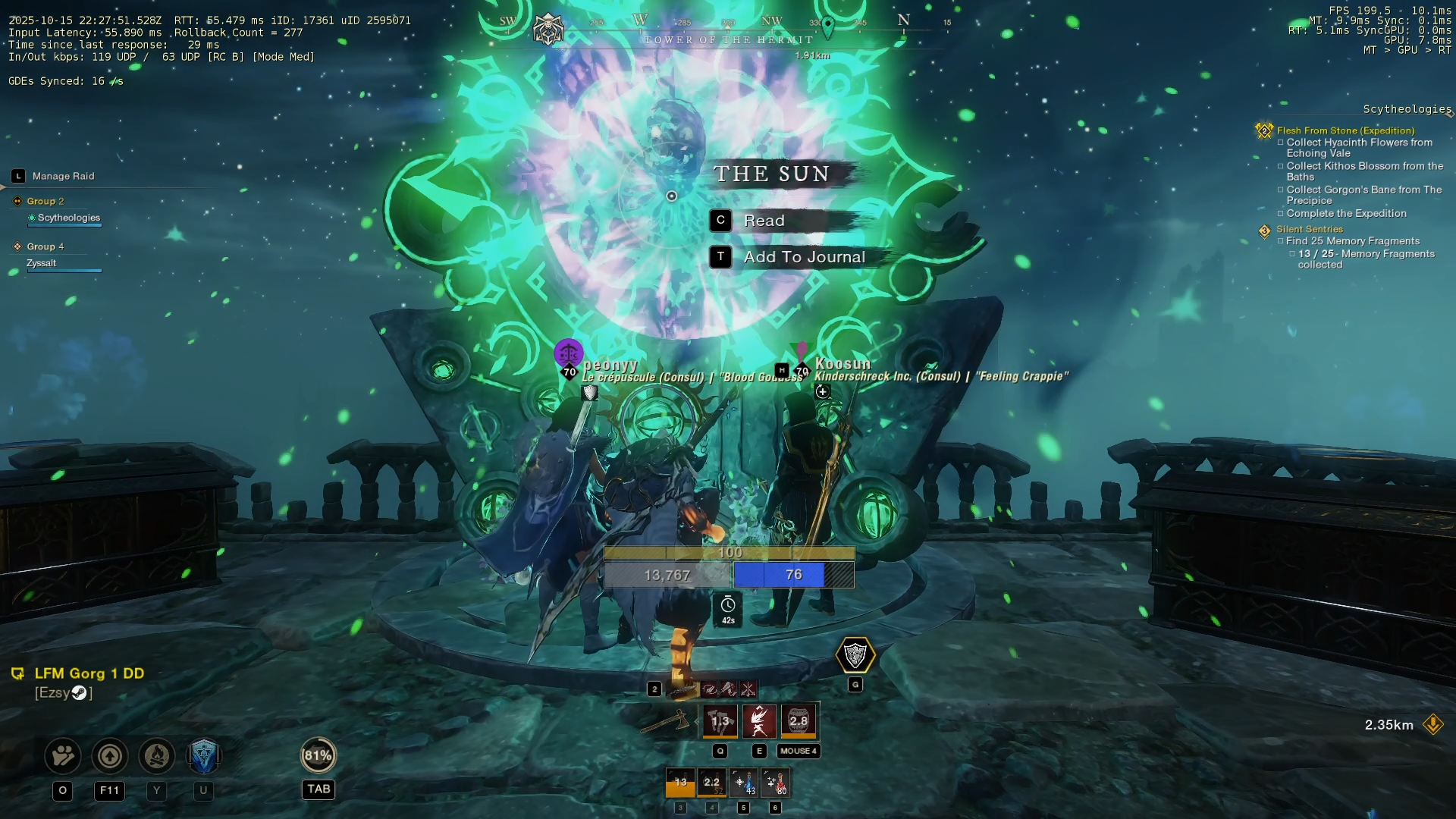
Task: Open the LFM Gorg 1 DD chat message
Action: pos(89,673)
